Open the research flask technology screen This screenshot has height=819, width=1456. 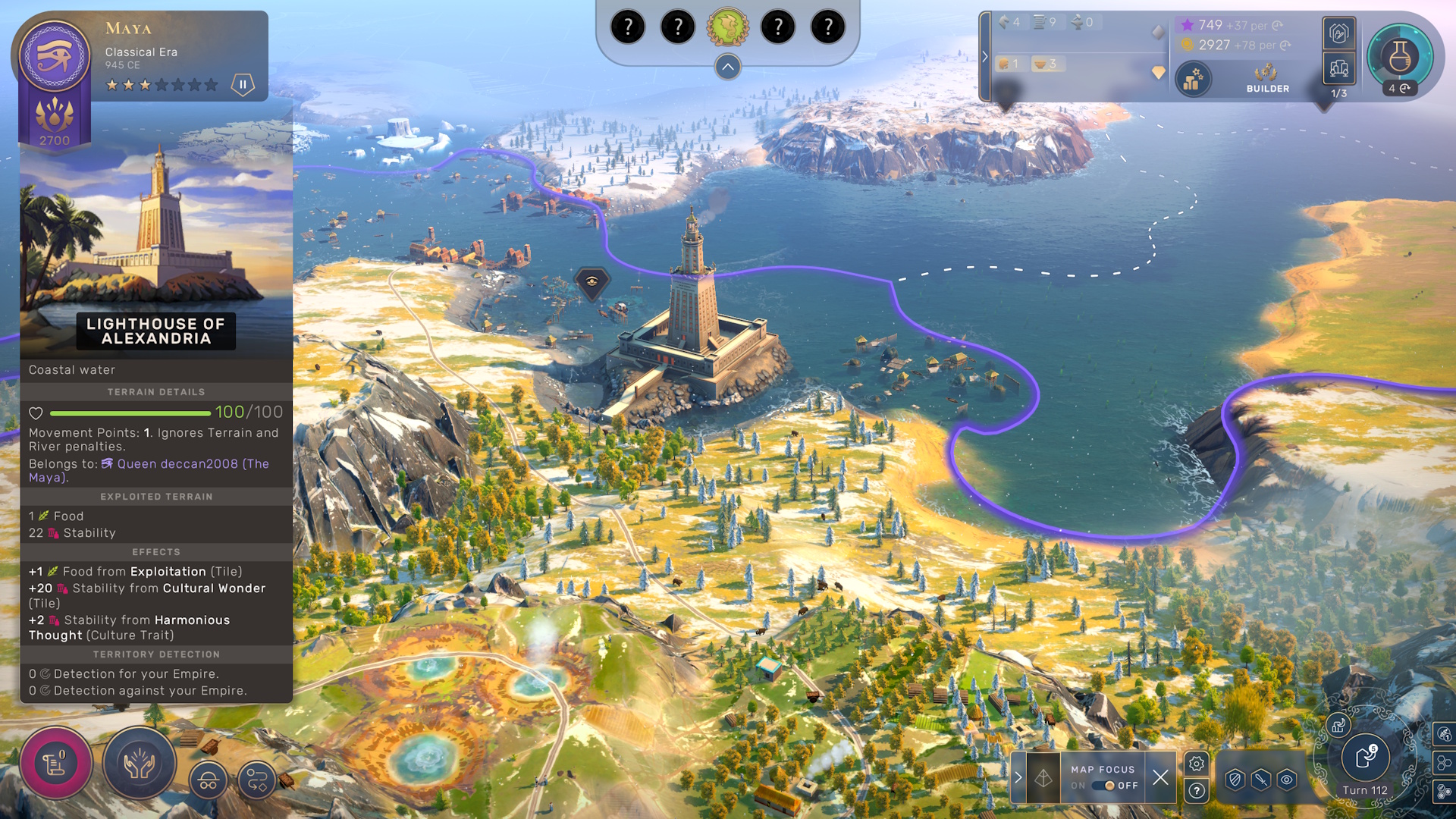pyautogui.click(x=1399, y=56)
